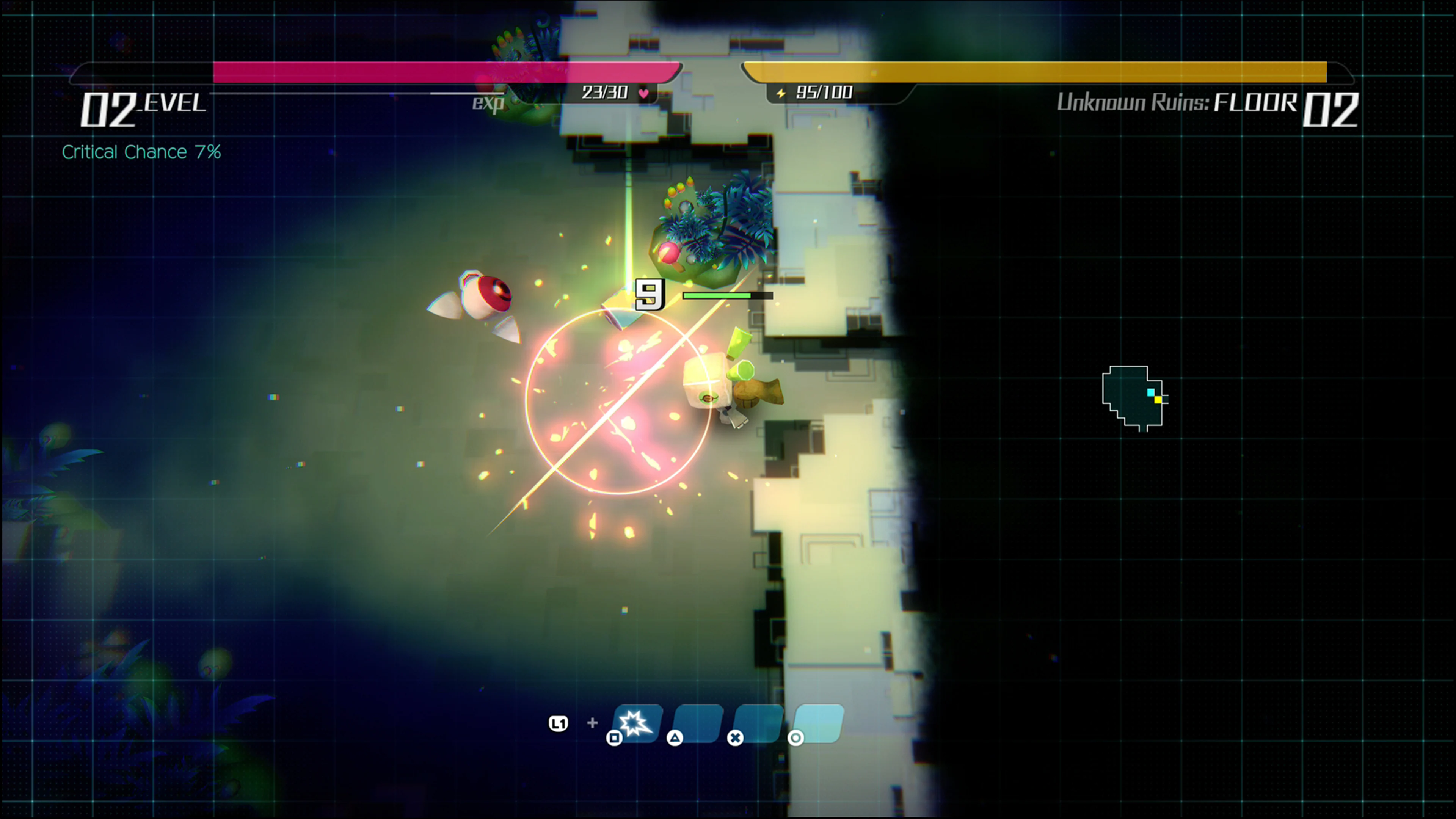The image size is (1456, 819).
Task: Click the lightning bolt icon on the energy bar
Action: click(782, 94)
